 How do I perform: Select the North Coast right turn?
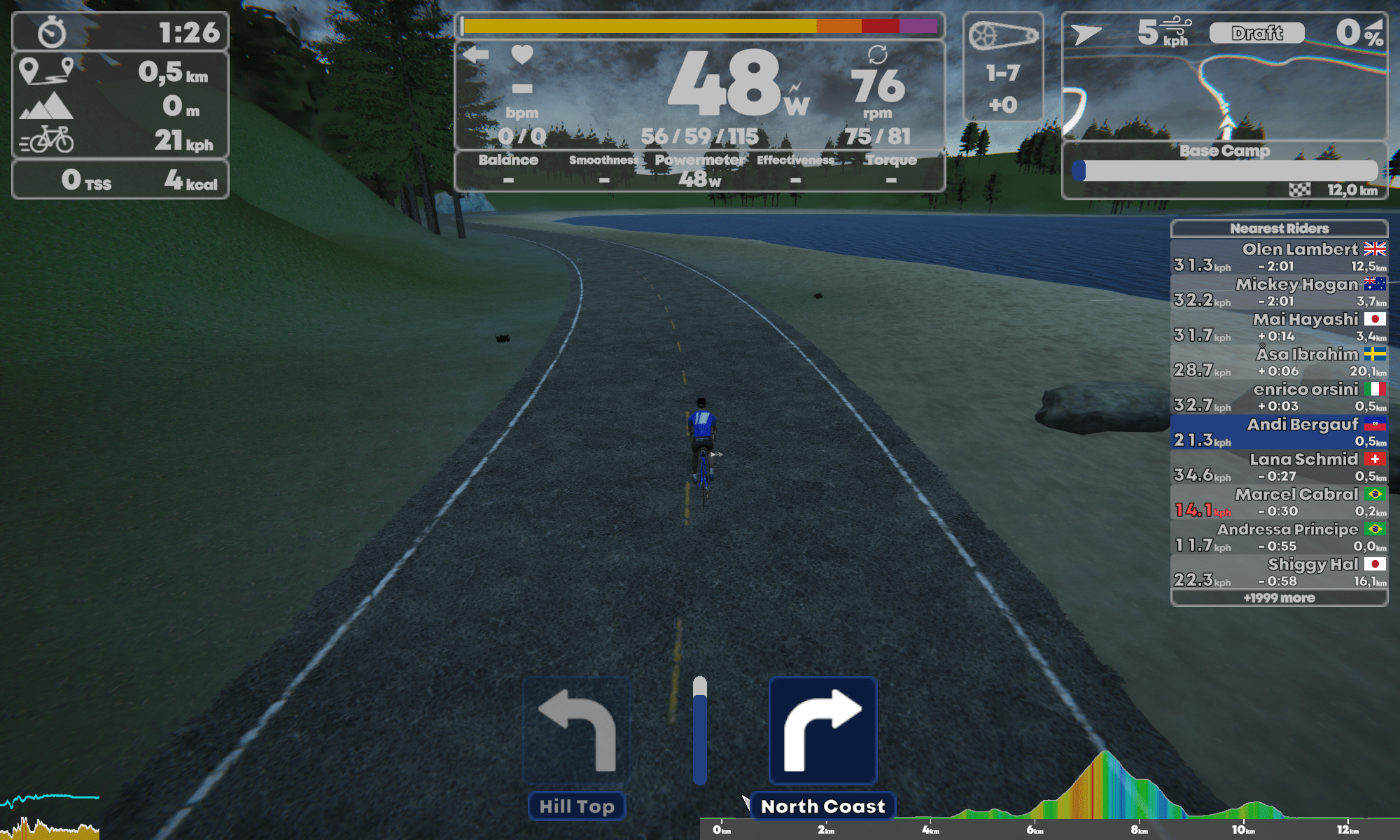click(822, 731)
